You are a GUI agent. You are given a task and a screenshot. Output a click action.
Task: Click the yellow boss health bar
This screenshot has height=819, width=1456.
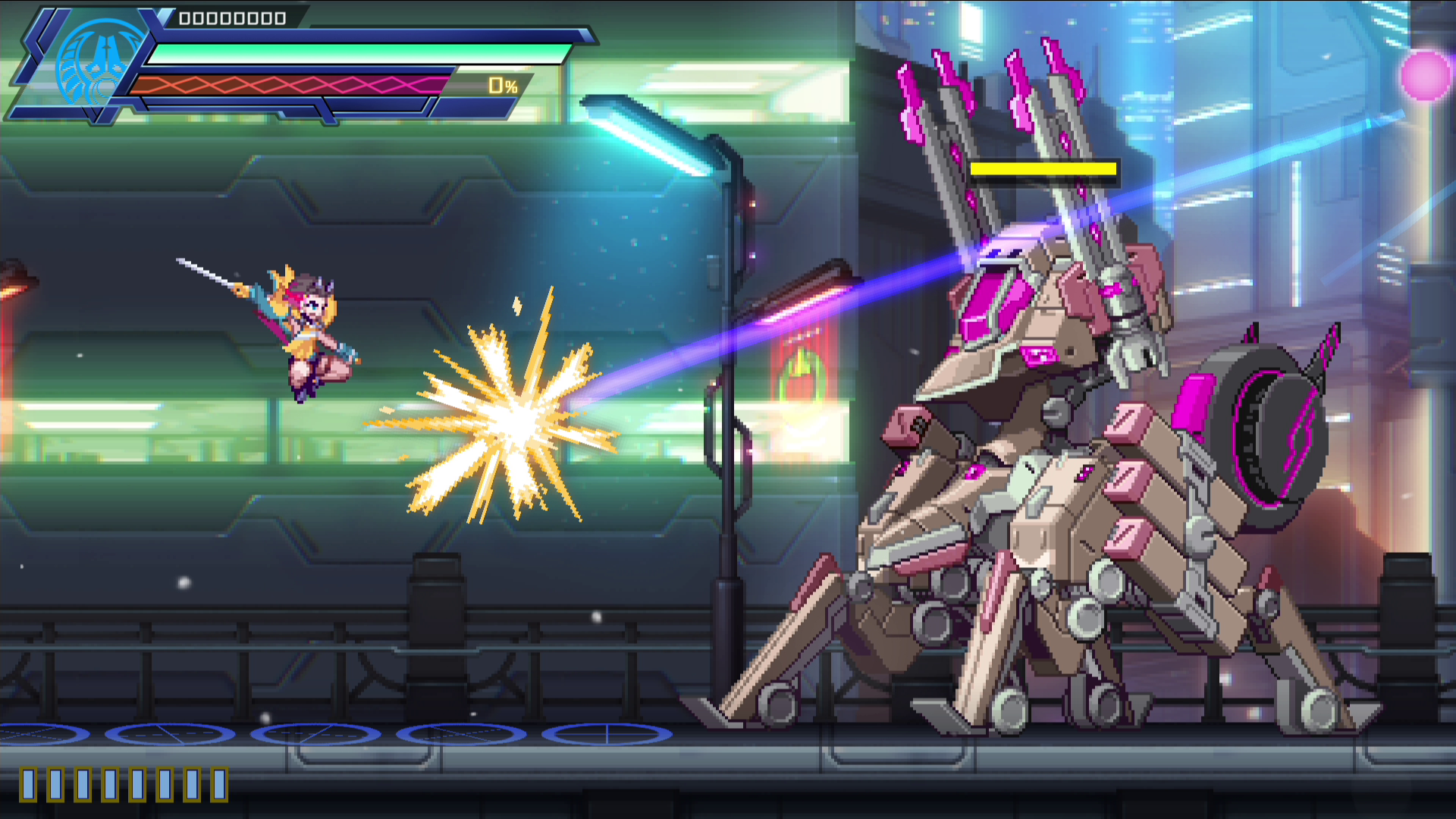pos(1045,169)
